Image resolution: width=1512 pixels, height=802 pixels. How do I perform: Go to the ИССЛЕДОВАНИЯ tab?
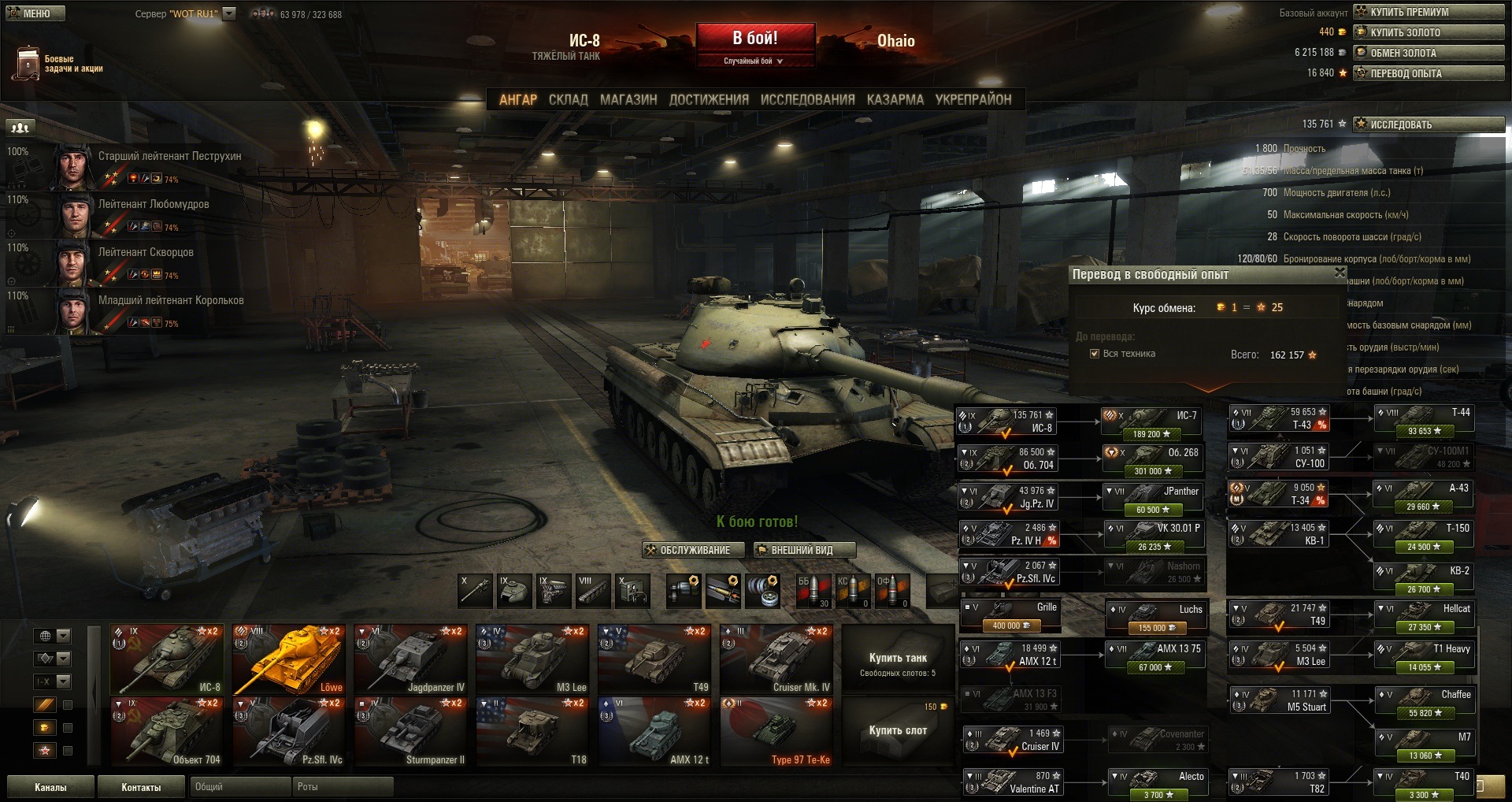click(x=807, y=100)
